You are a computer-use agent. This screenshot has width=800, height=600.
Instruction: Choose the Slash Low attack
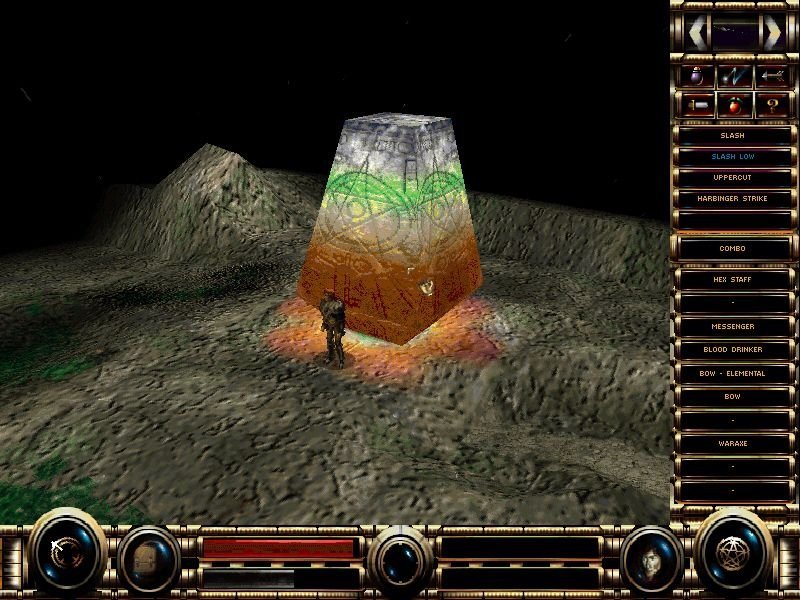coord(732,157)
